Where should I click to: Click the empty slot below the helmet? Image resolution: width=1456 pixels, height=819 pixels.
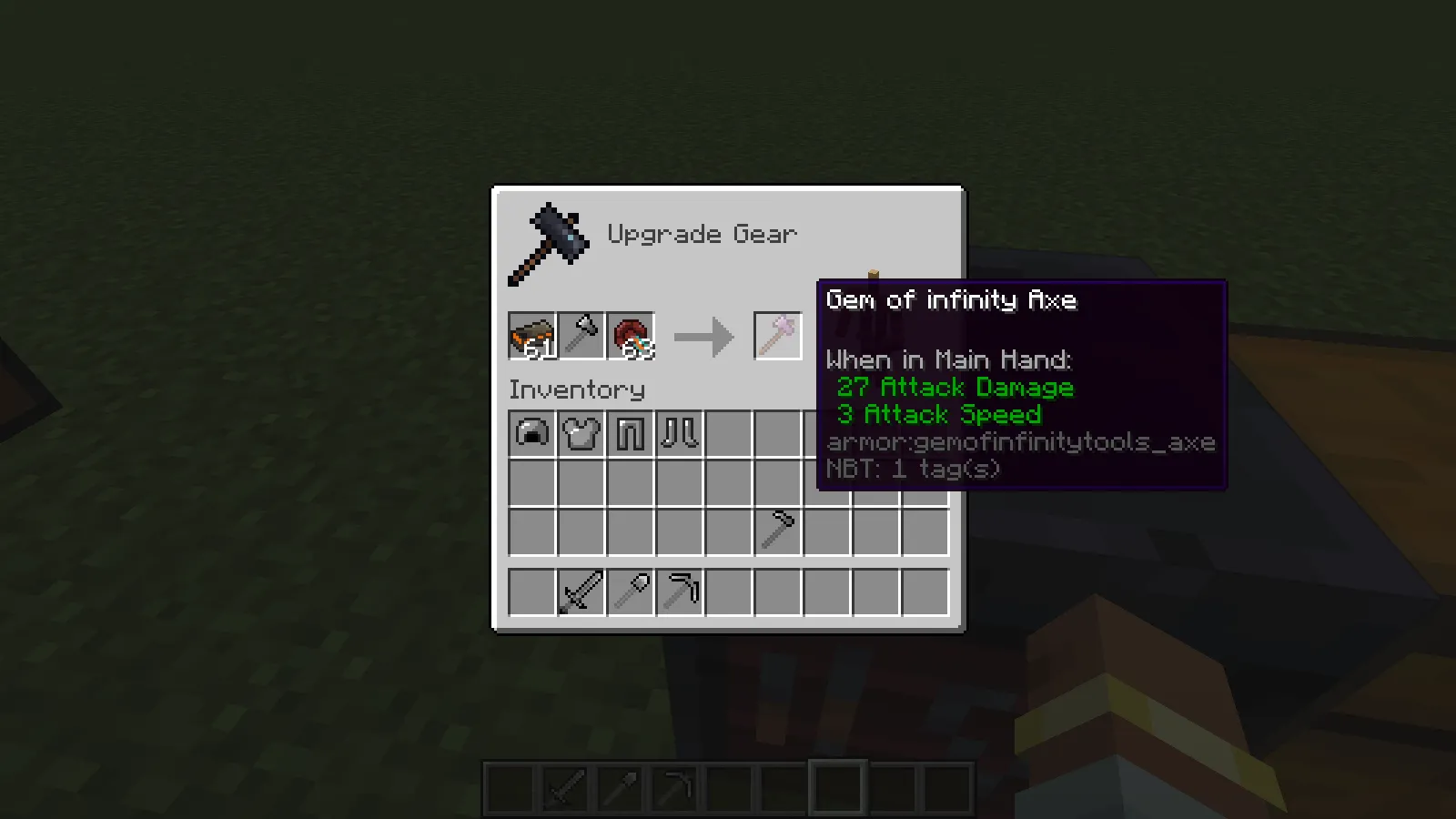[x=532, y=483]
